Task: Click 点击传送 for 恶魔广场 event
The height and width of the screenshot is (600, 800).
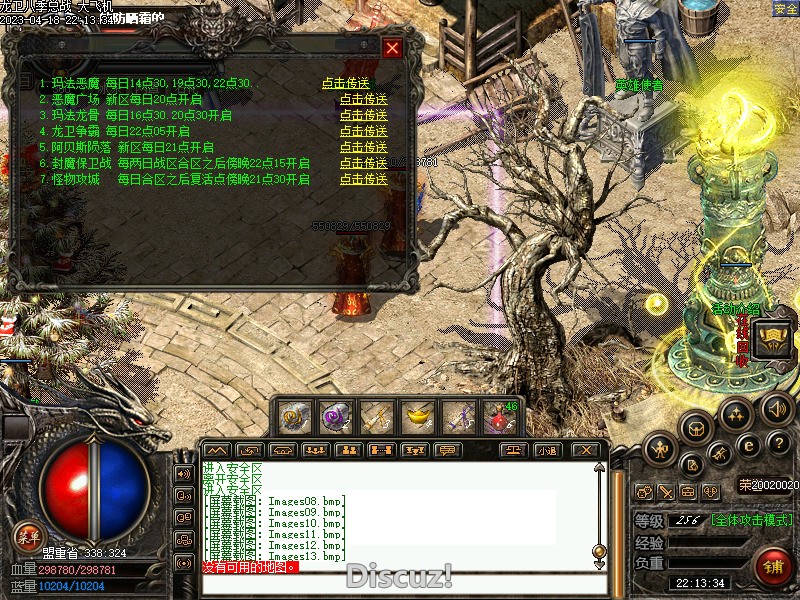Action: point(363,100)
